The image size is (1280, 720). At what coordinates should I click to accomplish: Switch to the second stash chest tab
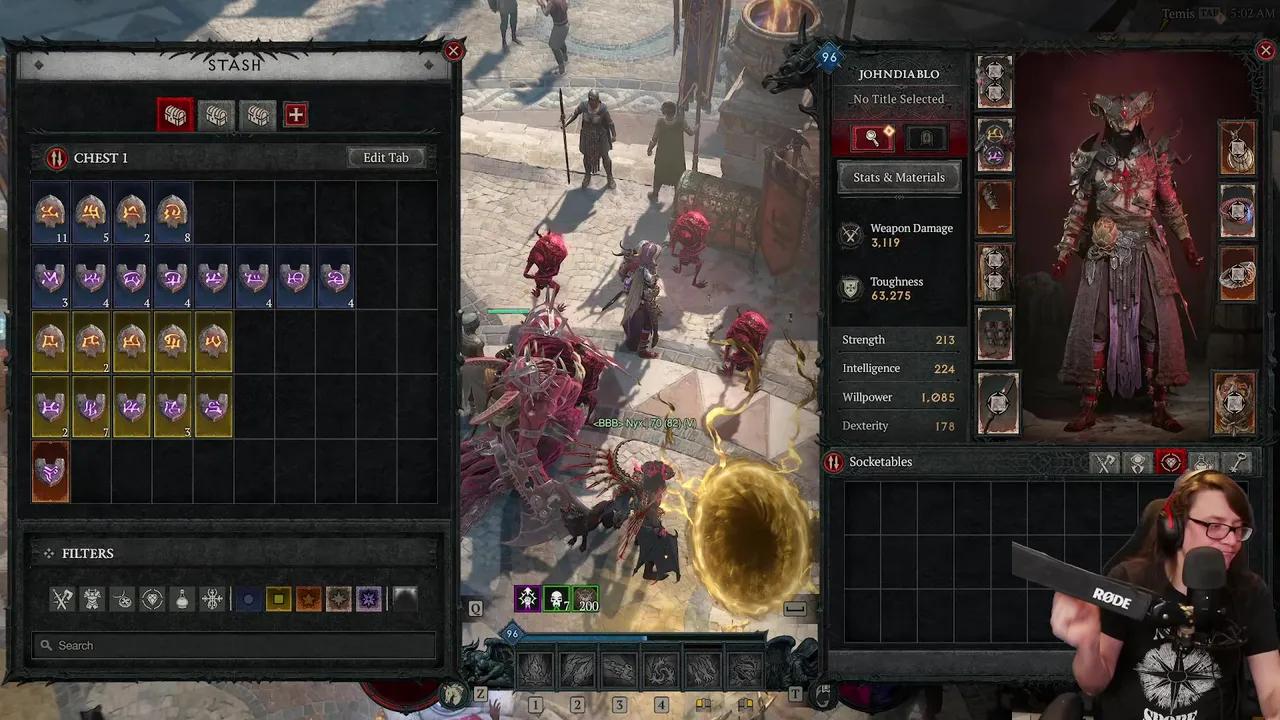click(x=216, y=115)
